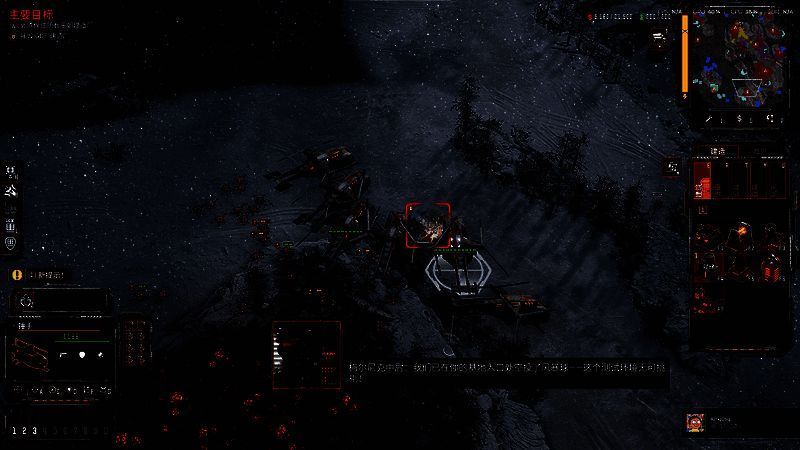800x450 pixels.
Task: Click the shield icon in left sidebar
Action: (11, 242)
